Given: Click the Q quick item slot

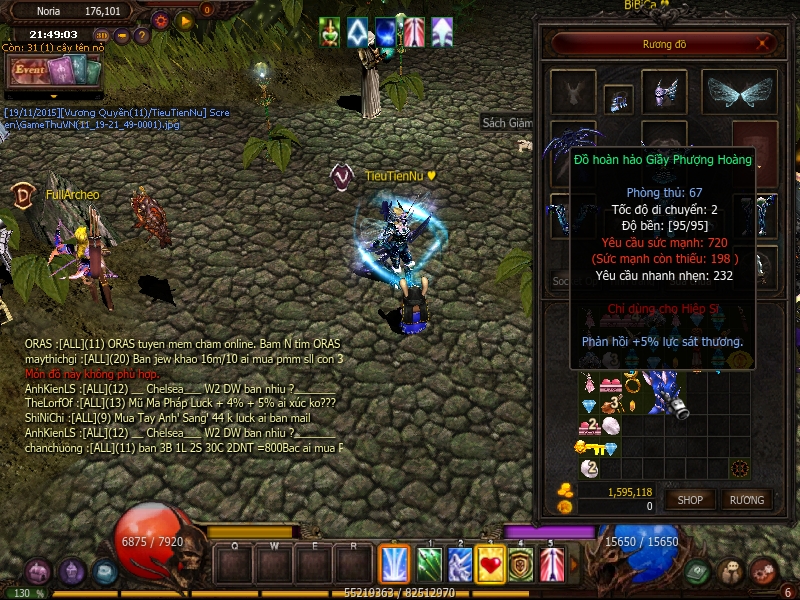Looking at the screenshot, I should (234, 564).
